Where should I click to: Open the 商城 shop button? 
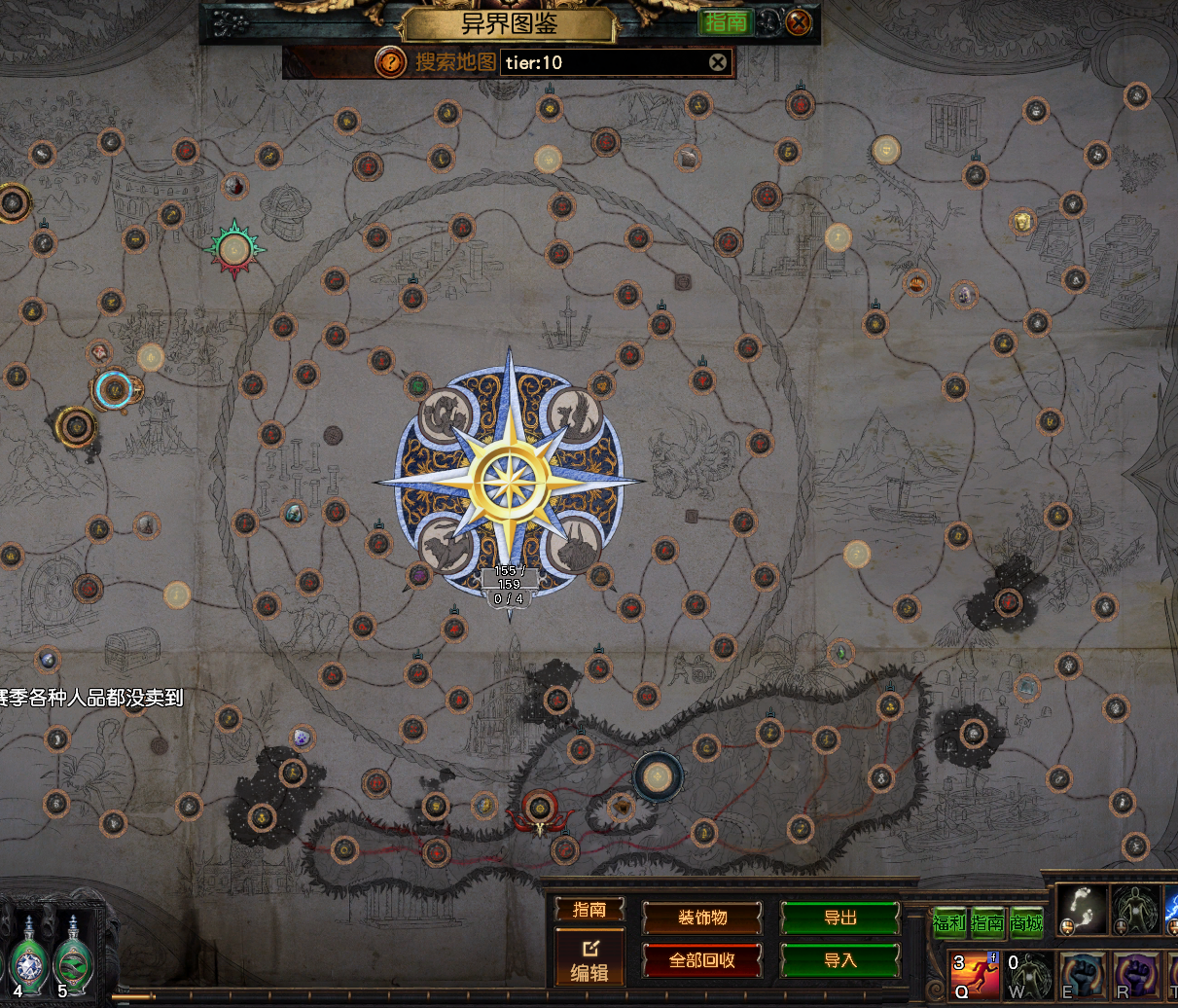click(x=1025, y=923)
